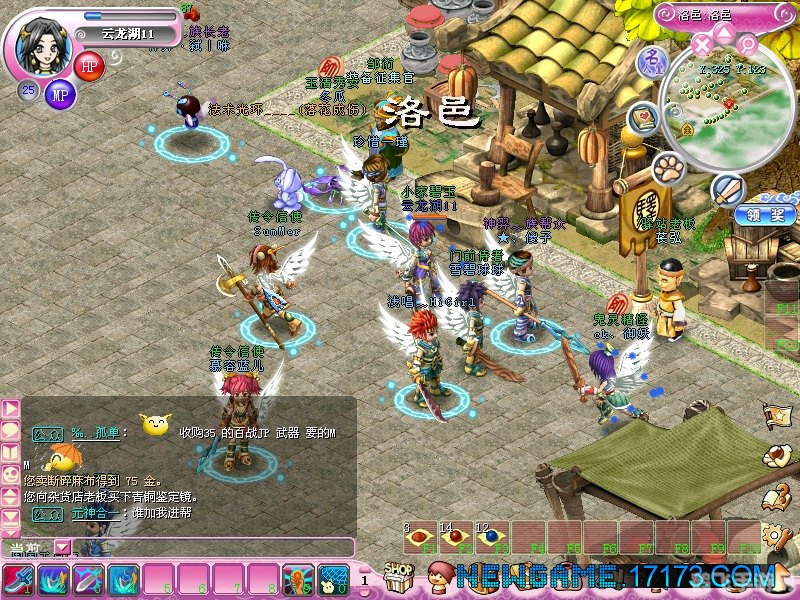Image resolution: width=800 pixels, height=600 pixels.
Task: Use the F3 blue potion slot
Action: (492, 538)
